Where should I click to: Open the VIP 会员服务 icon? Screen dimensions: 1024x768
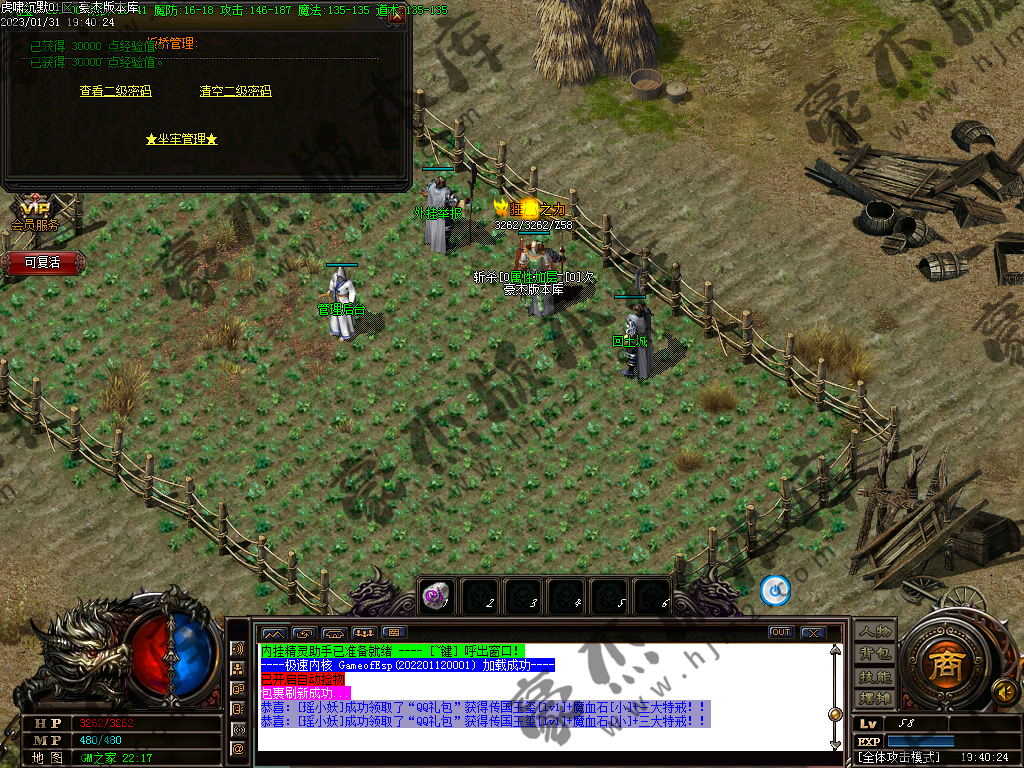tap(36, 214)
